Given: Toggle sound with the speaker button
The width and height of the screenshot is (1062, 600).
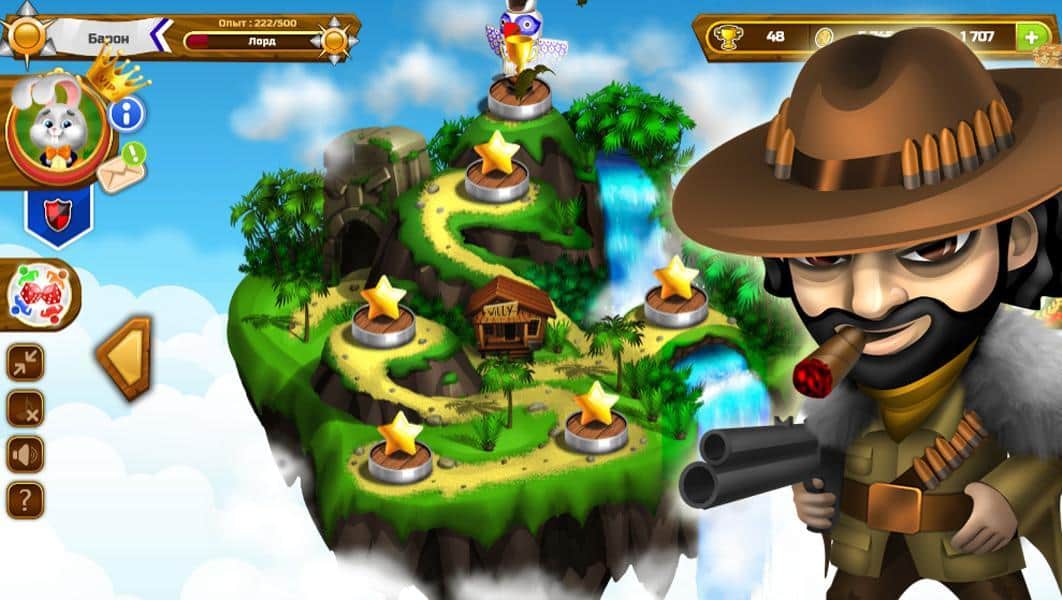Looking at the screenshot, I should [25, 454].
